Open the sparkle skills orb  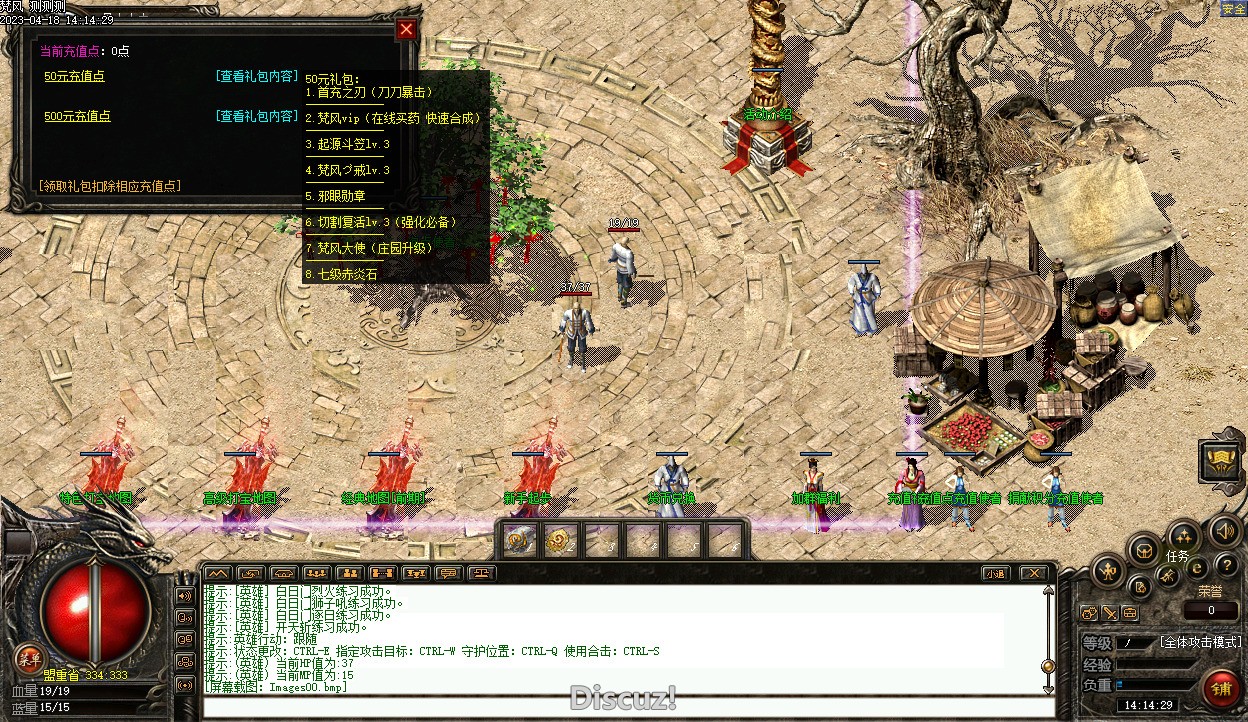click(x=1183, y=535)
